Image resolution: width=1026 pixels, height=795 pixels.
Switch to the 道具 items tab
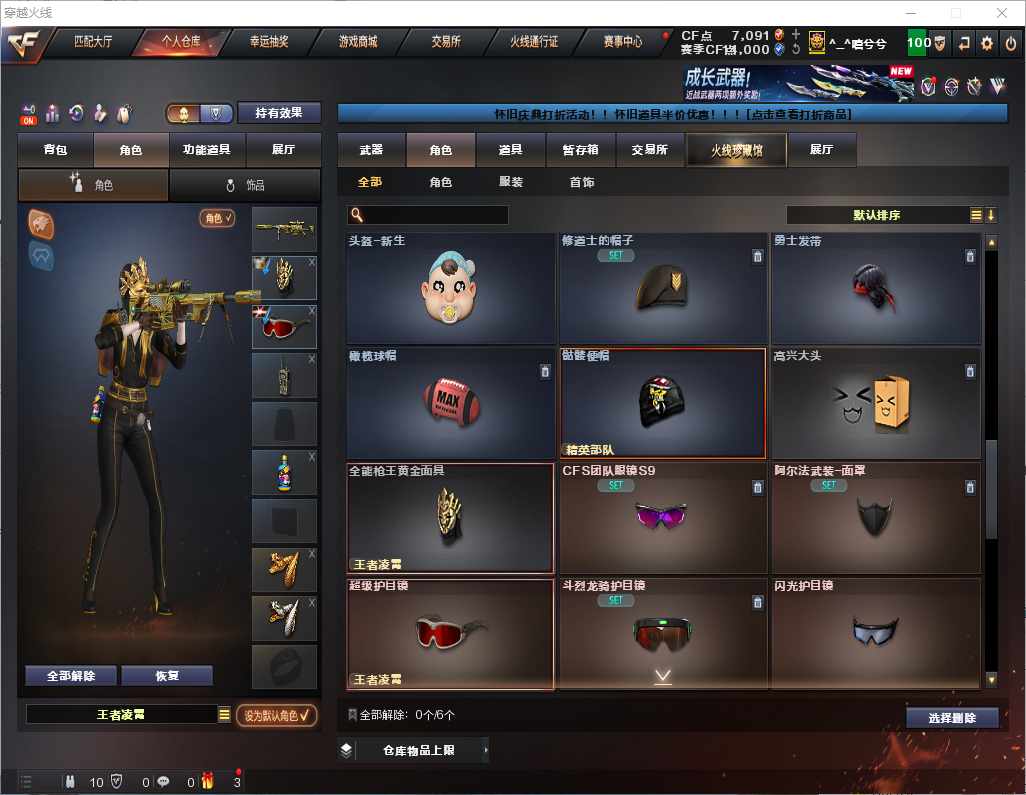click(510, 150)
